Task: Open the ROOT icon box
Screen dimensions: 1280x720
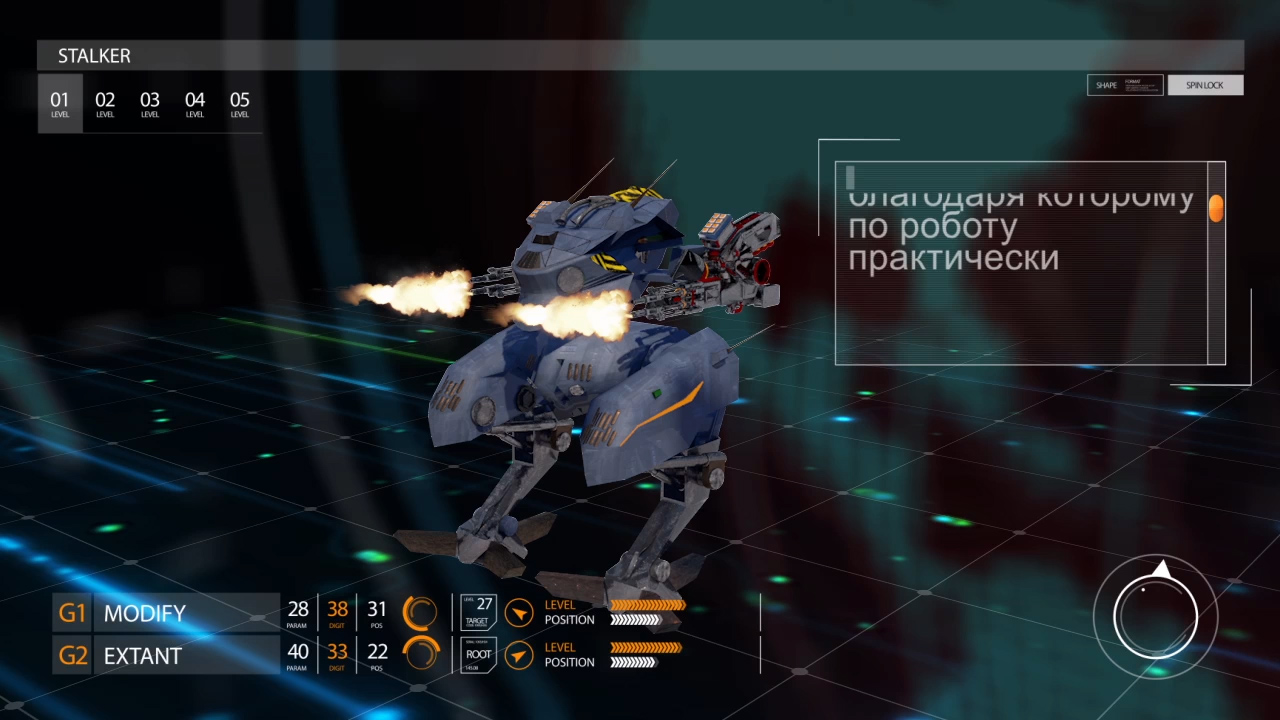Action: [478, 656]
